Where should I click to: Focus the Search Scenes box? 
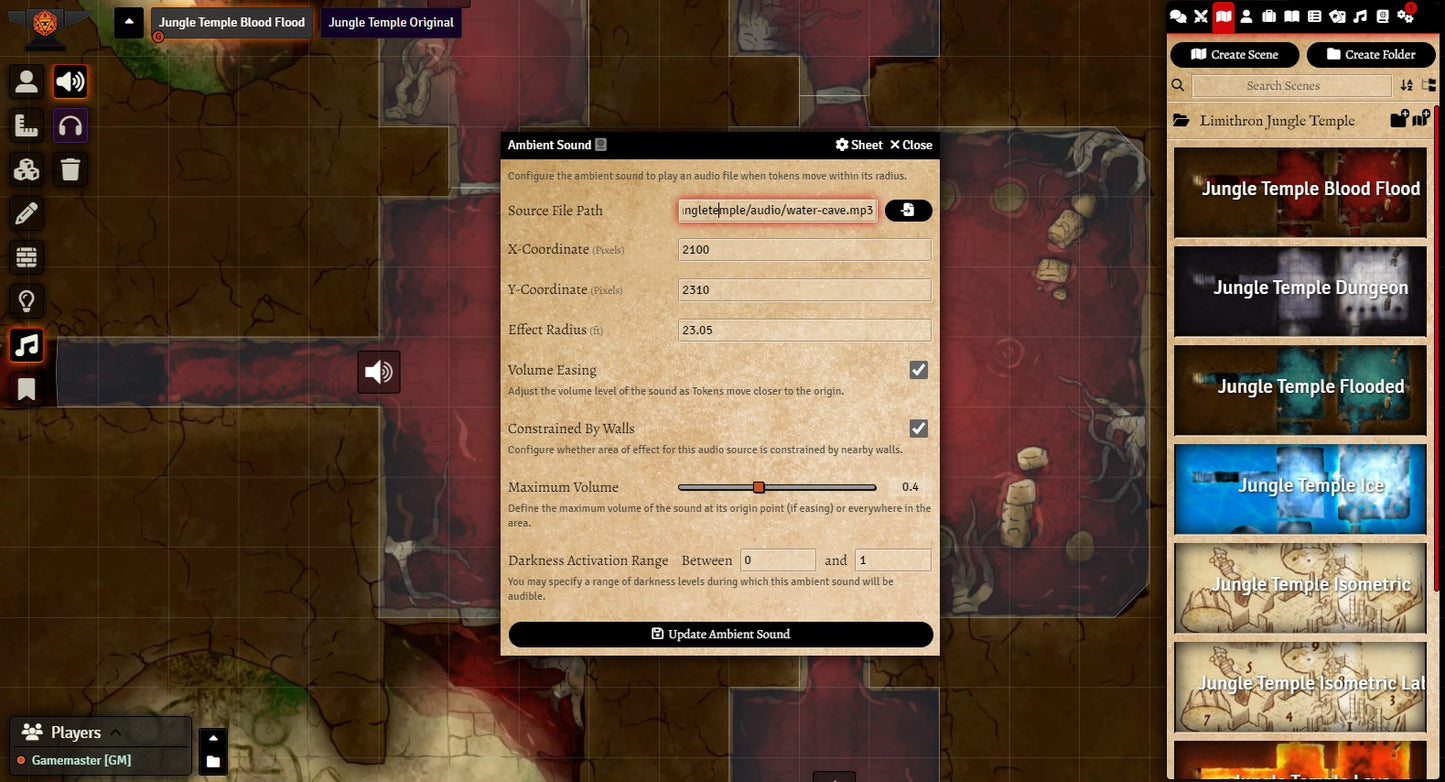[x=1283, y=86]
